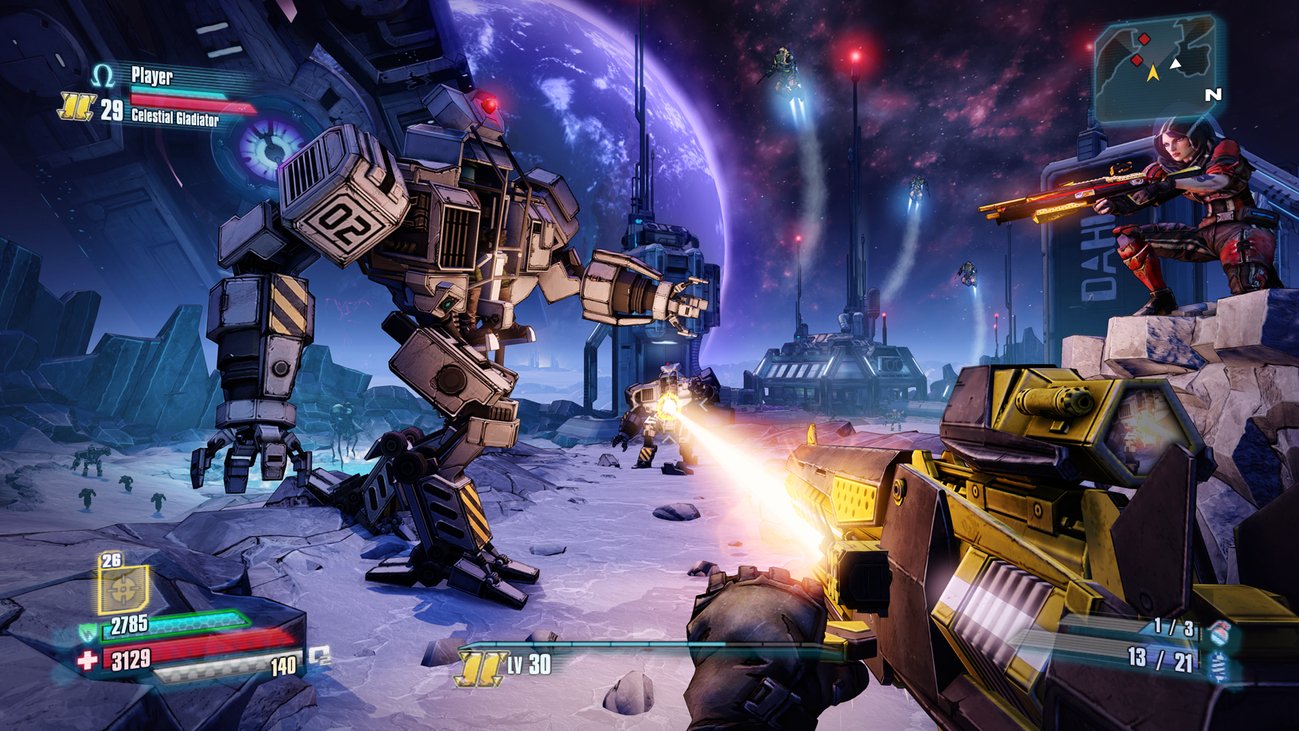Select the O2 oxygen icon next to 140
This screenshot has width=1299, height=731.
pyautogui.click(x=320, y=657)
